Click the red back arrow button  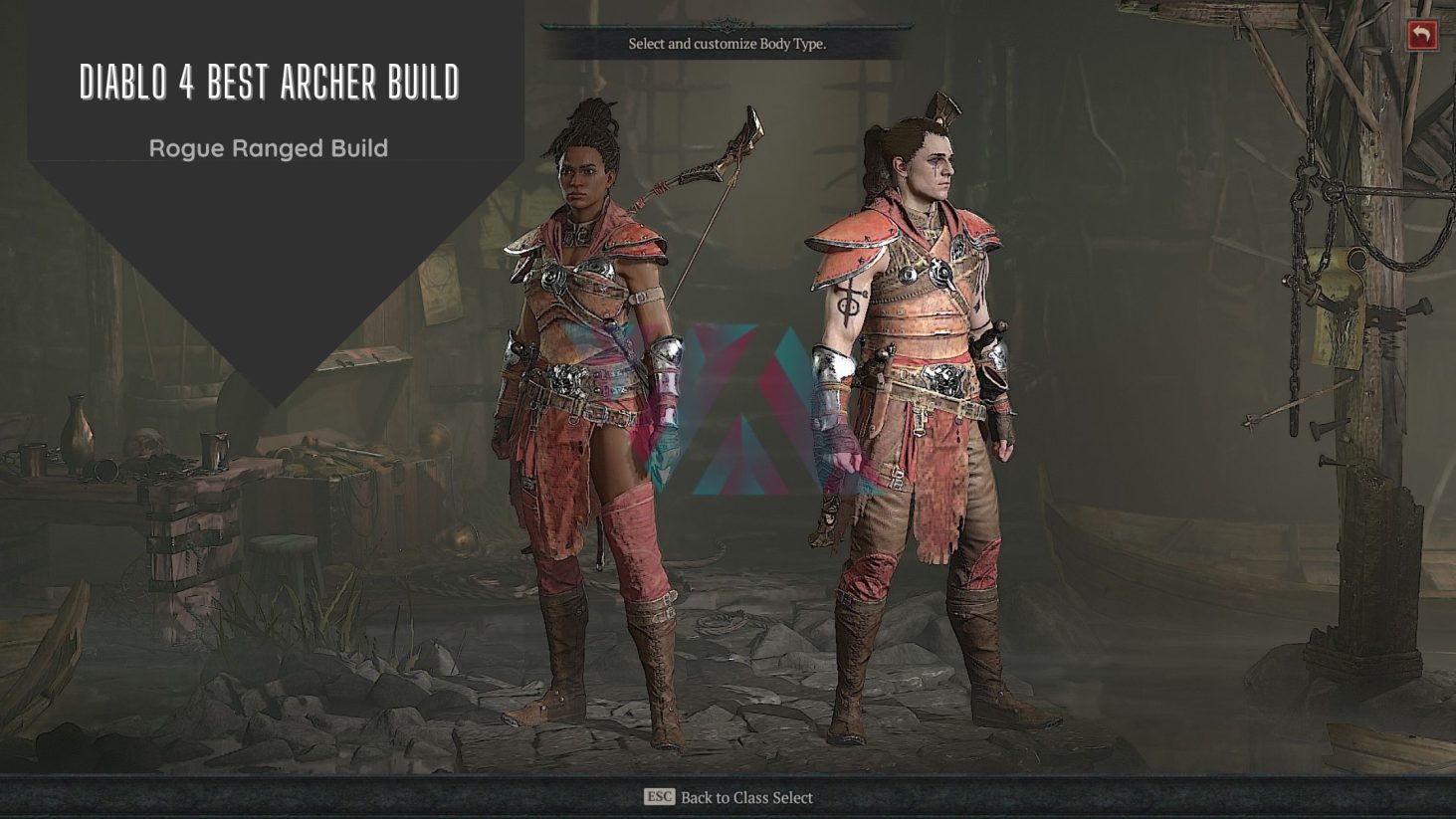tap(1422, 36)
